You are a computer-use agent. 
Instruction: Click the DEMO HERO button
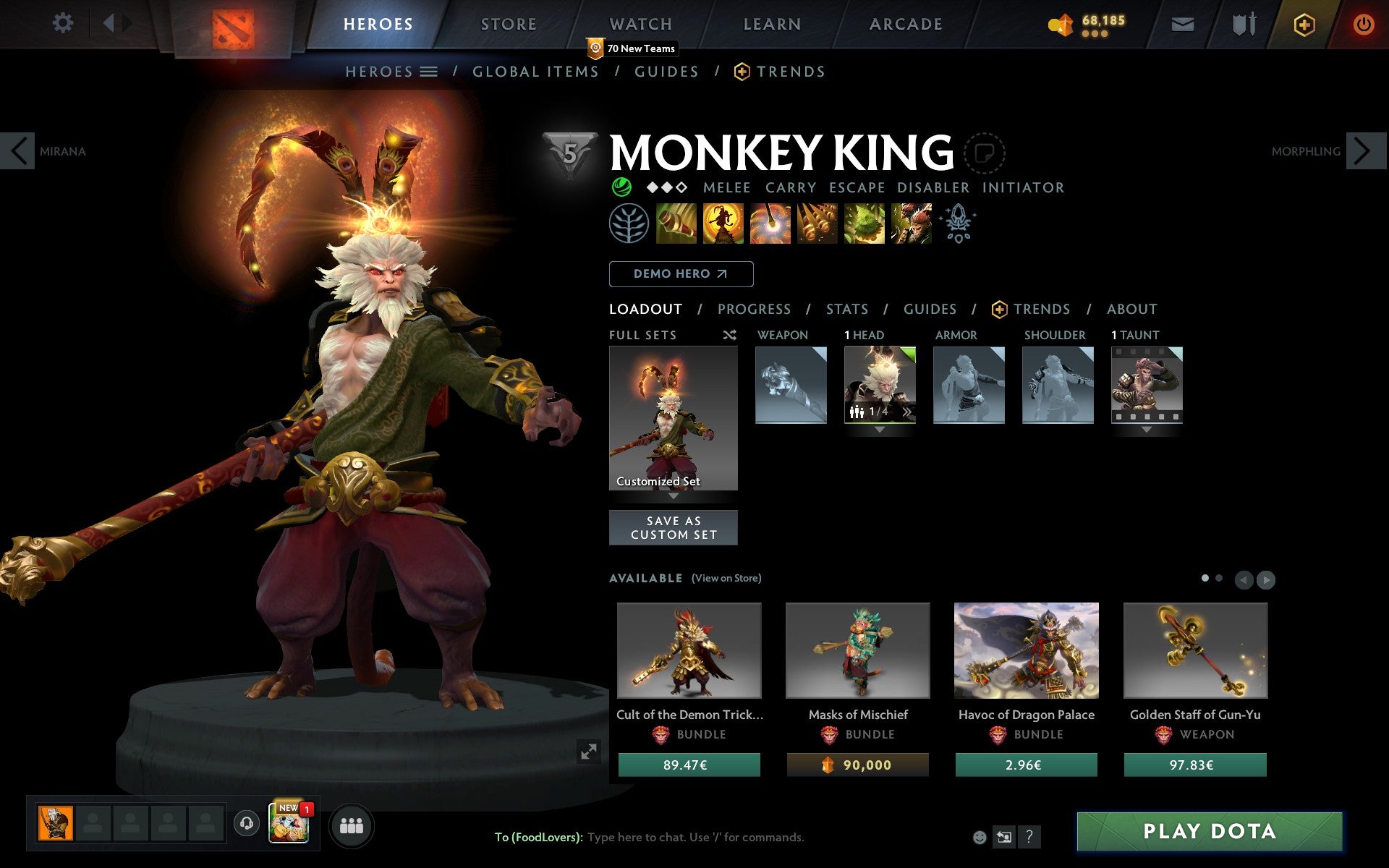click(x=681, y=274)
